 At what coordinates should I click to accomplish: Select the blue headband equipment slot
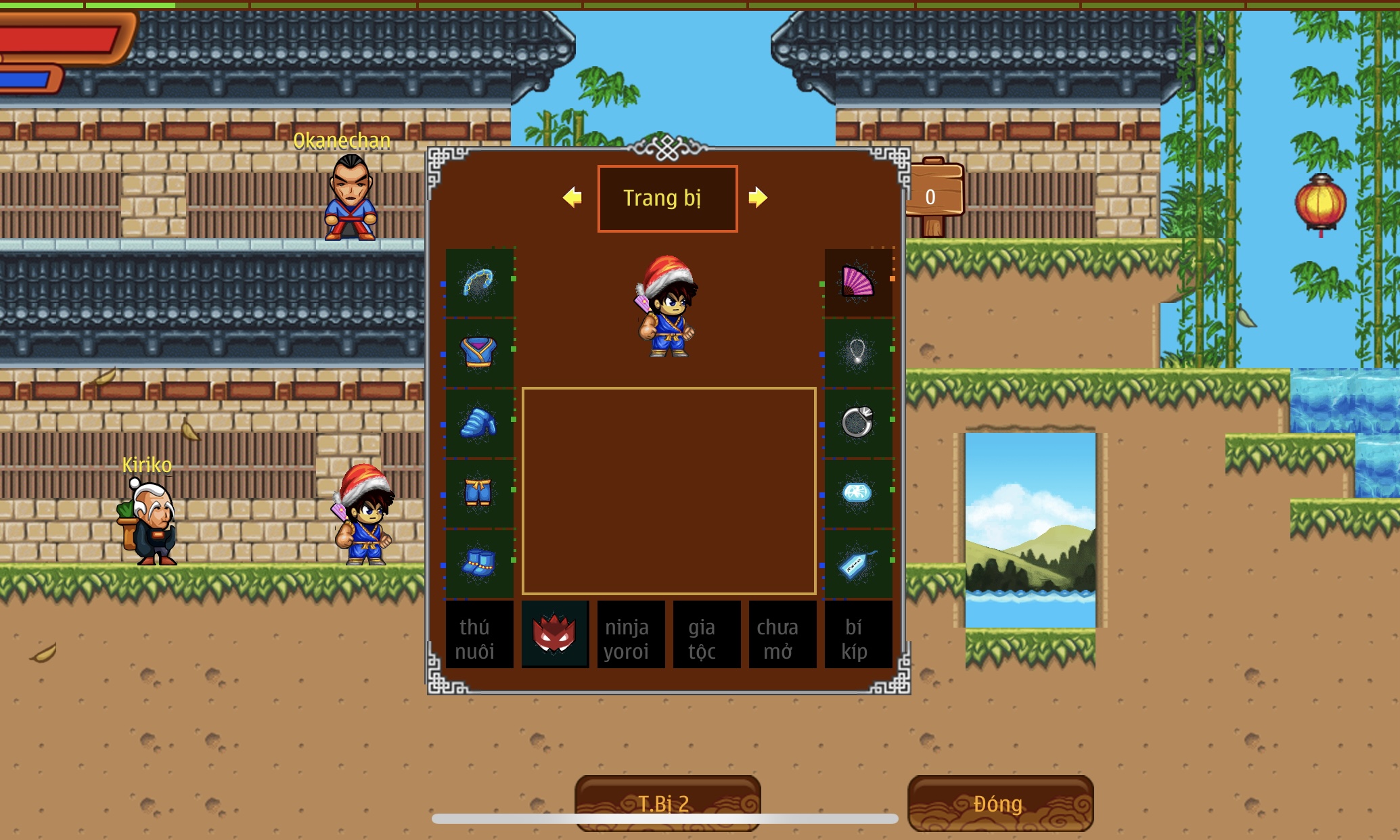(x=479, y=283)
